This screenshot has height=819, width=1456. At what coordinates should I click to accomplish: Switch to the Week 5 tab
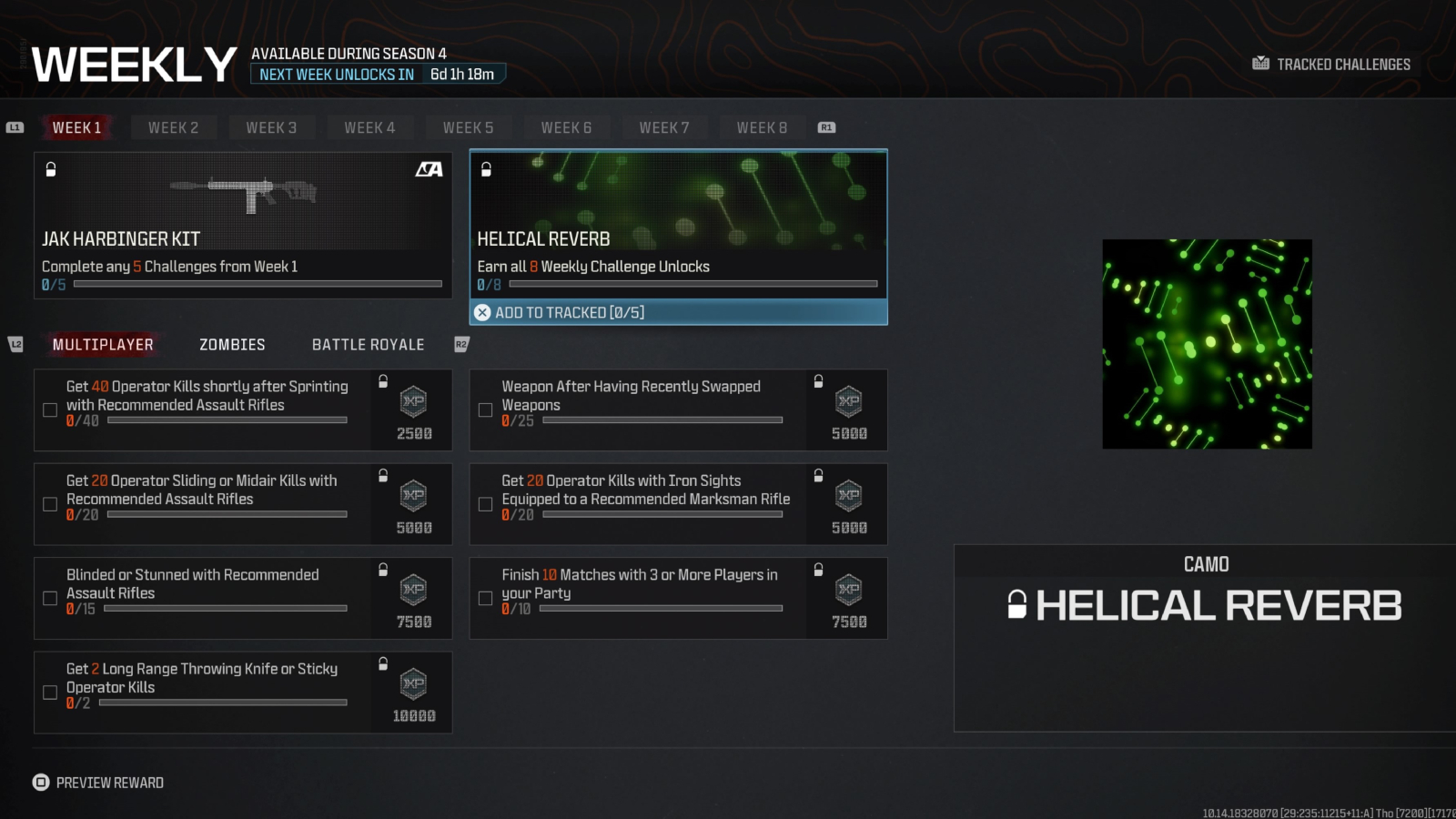tap(469, 127)
